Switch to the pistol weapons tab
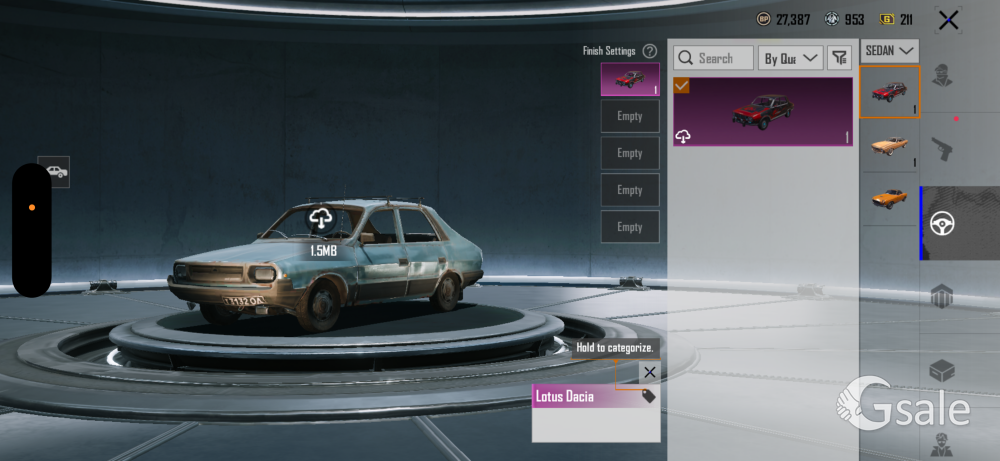 (941, 149)
